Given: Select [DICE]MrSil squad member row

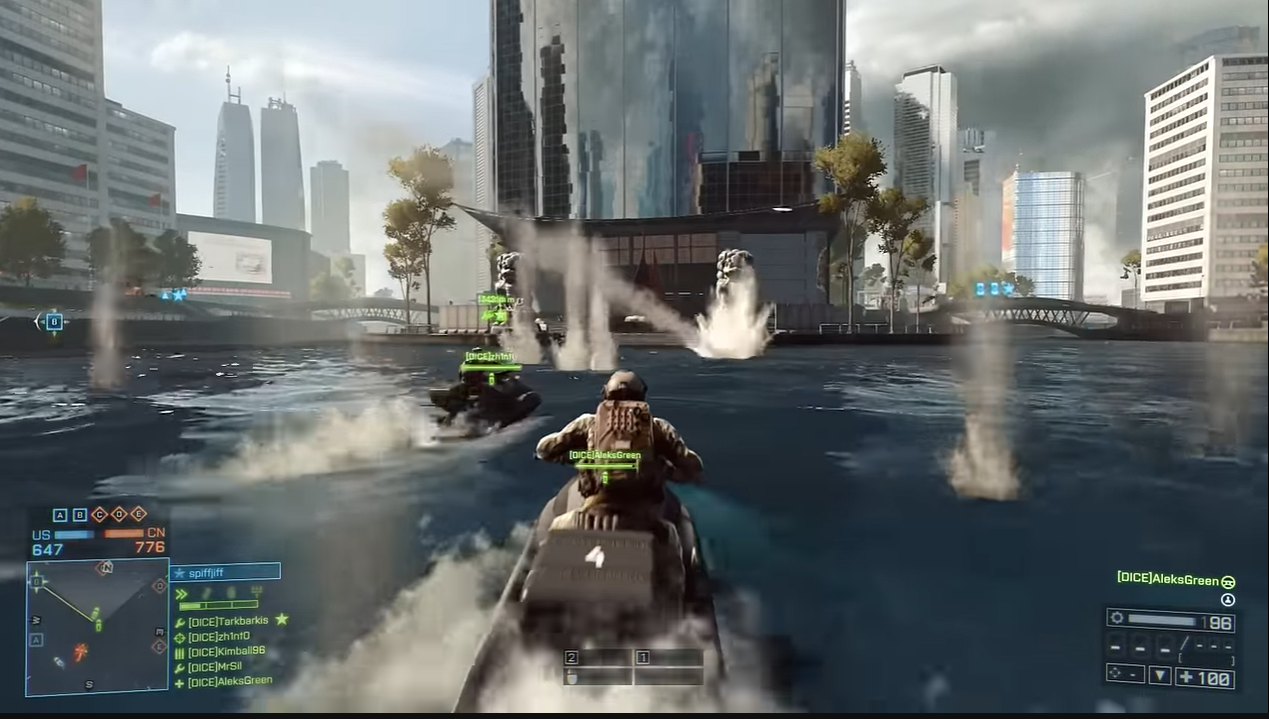Looking at the screenshot, I should click(x=215, y=666).
